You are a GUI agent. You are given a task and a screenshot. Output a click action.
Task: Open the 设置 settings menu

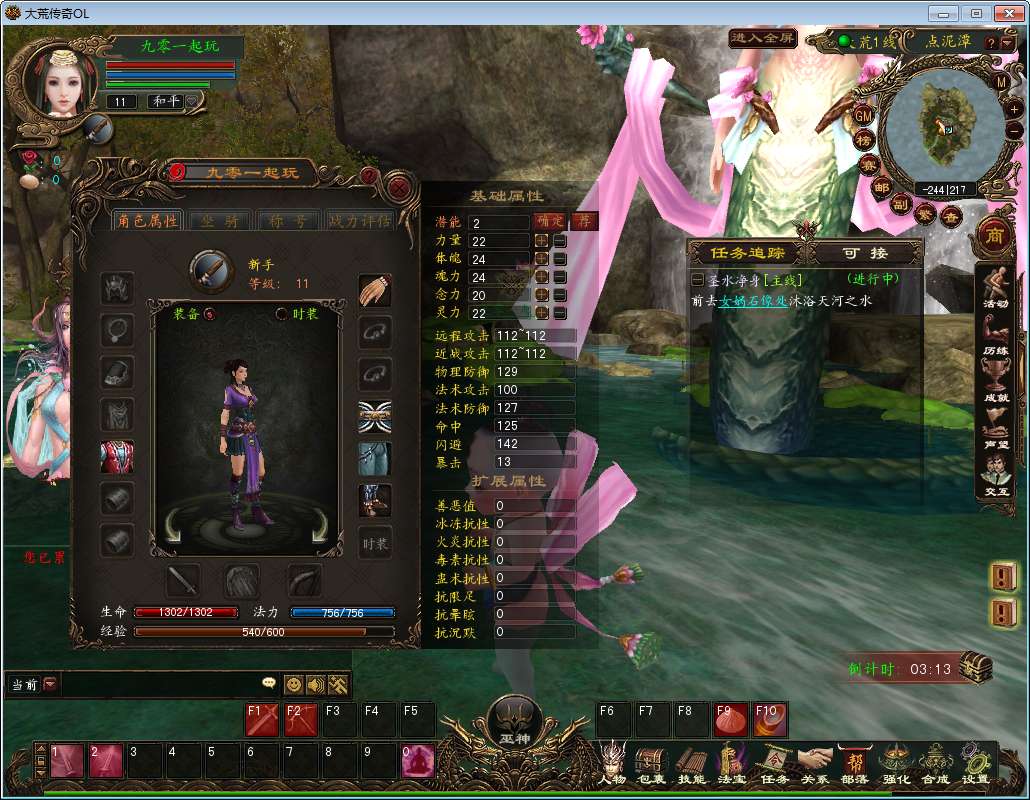pyautogui.click(x=975, y=765)
